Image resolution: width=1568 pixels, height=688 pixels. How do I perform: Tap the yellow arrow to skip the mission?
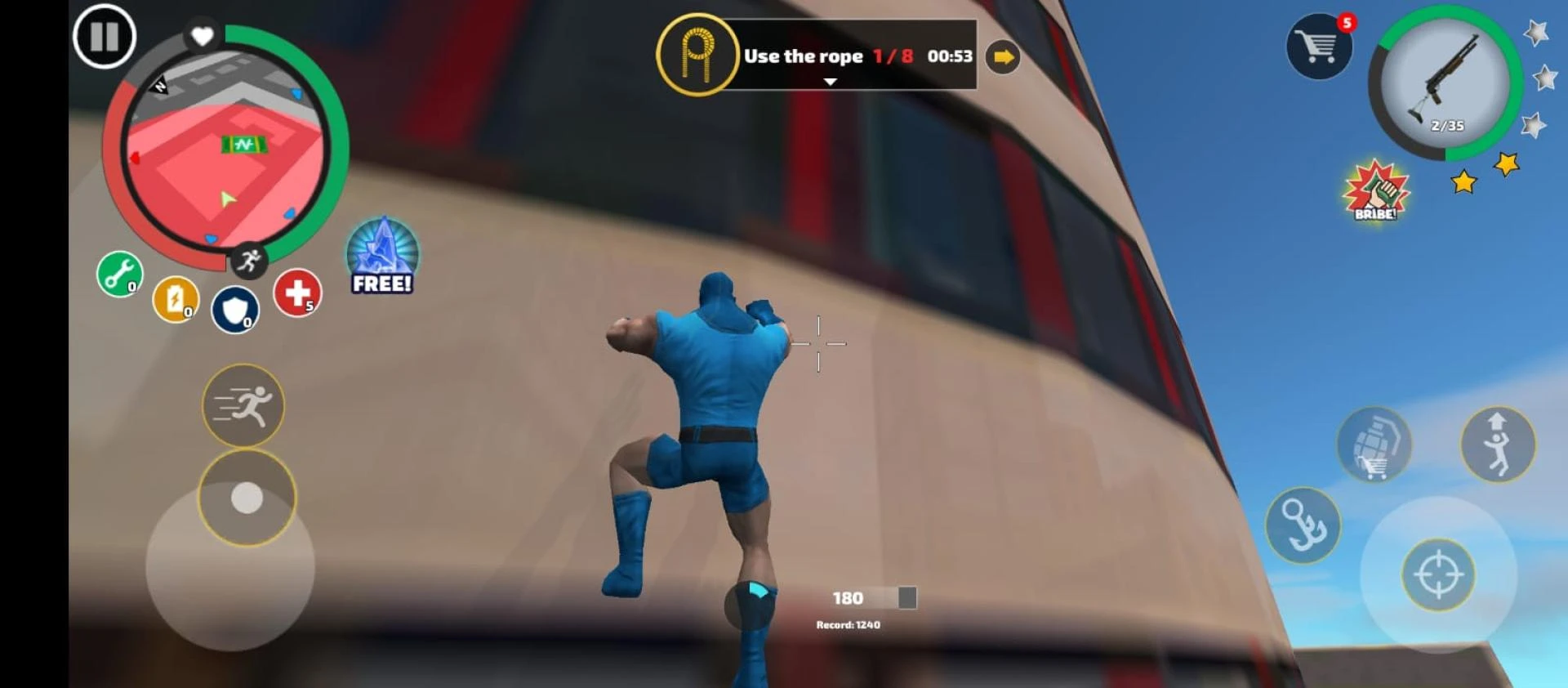click(x=1002, y=56)
